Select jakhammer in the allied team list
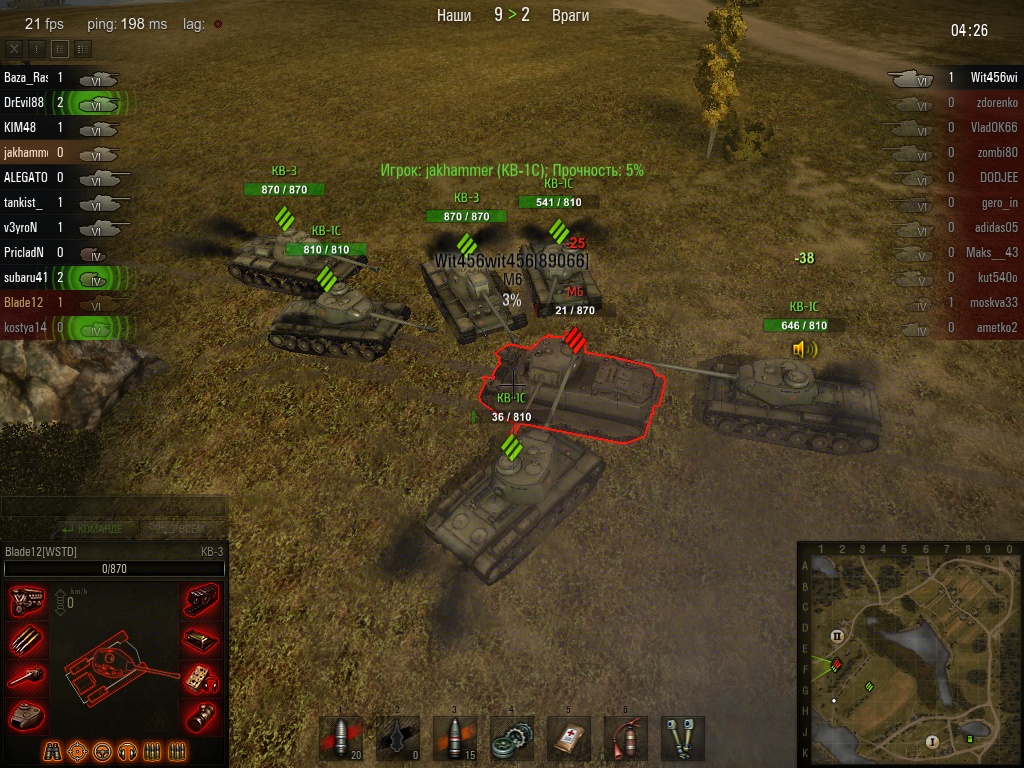 (x=24, y=152)
